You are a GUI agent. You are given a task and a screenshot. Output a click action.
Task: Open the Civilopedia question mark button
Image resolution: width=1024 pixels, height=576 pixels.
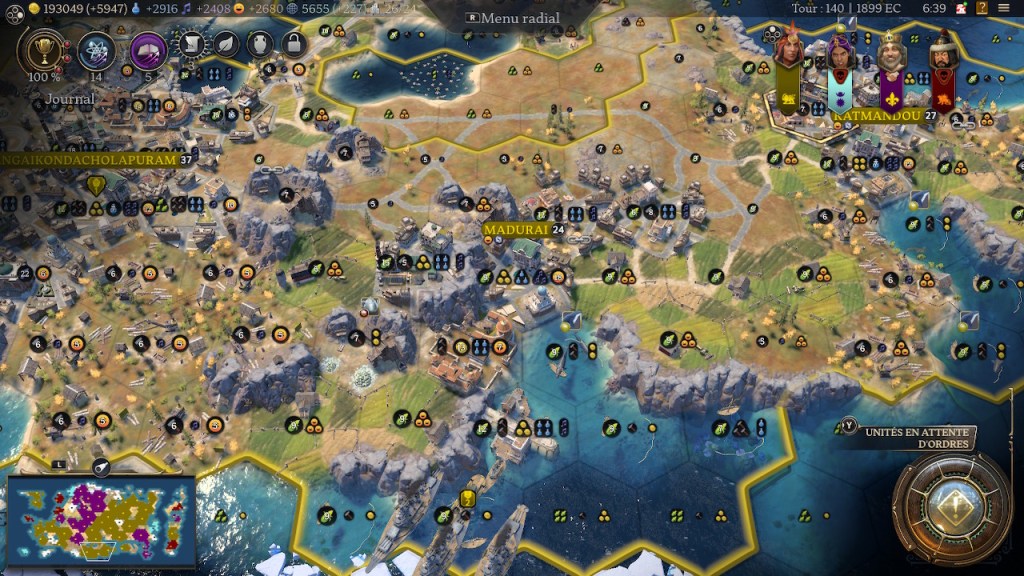pos(982,8)
